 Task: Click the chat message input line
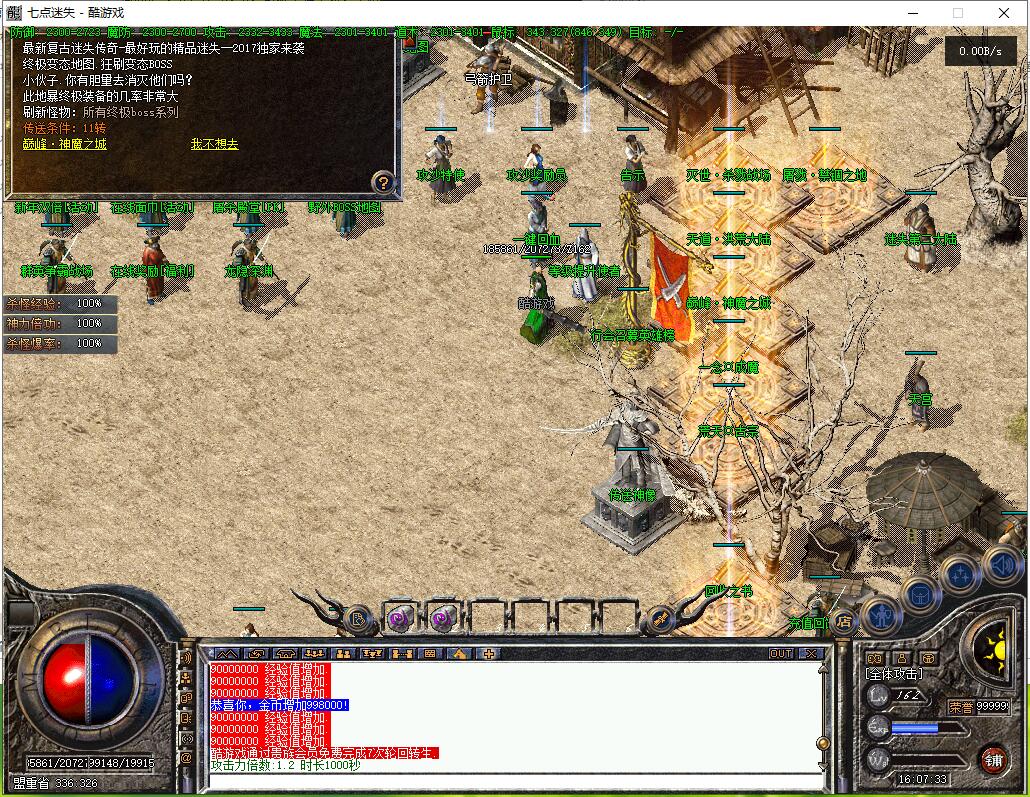510,779
